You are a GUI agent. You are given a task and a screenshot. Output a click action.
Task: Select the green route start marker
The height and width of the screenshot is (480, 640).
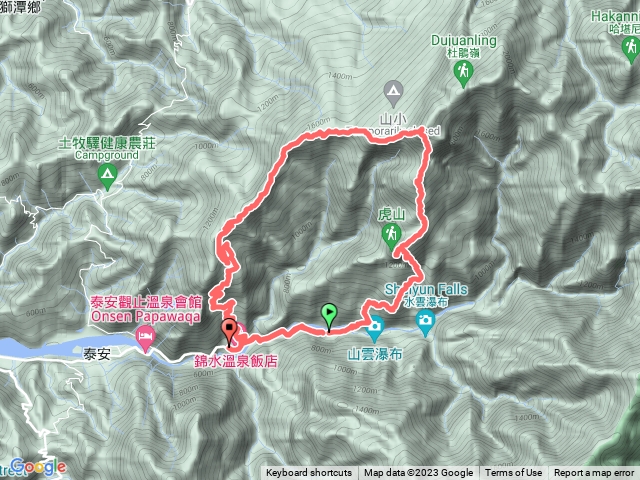point(329,317)
